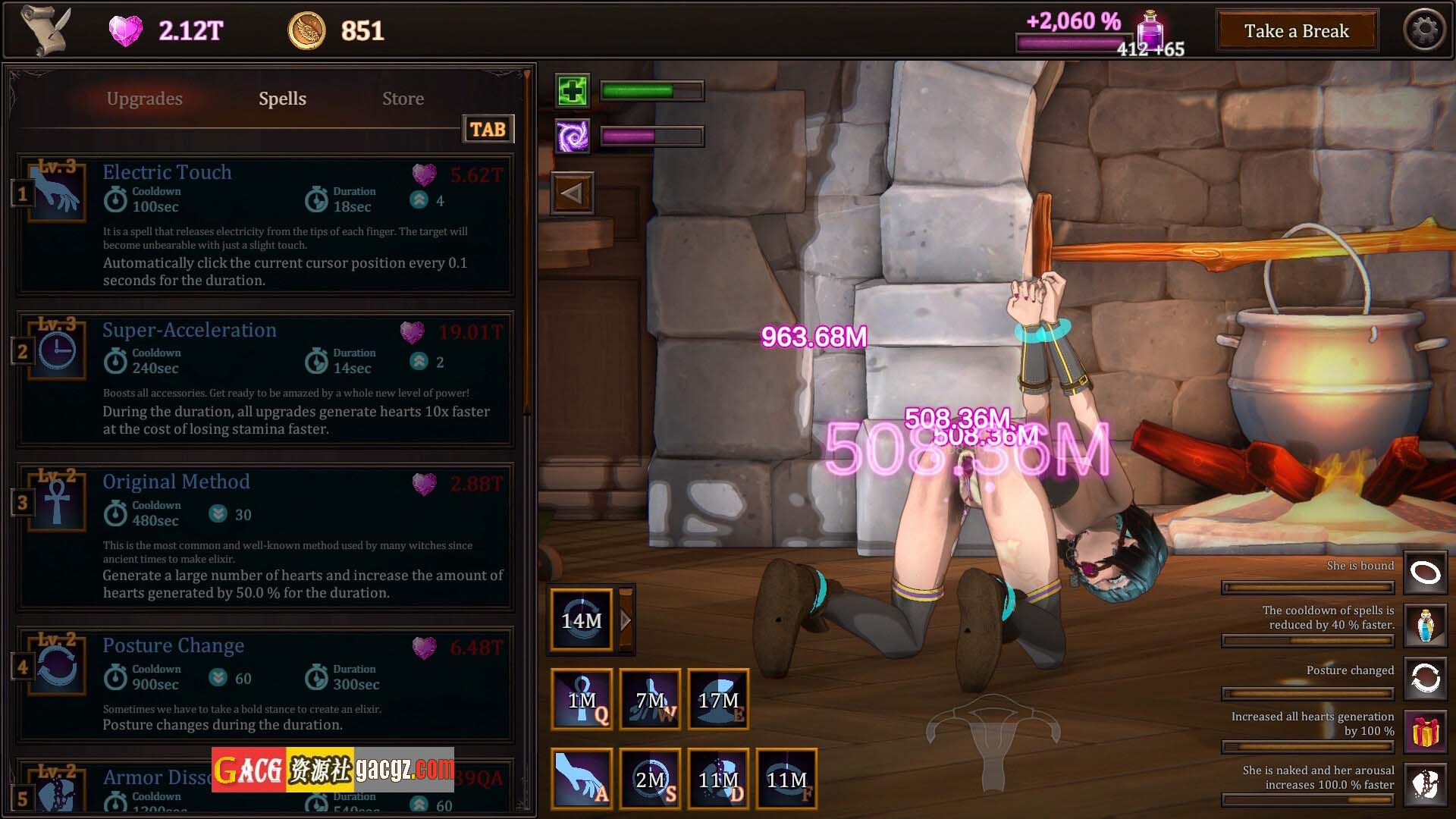
Task: Click the Take a Break button
Action: 1296,31
